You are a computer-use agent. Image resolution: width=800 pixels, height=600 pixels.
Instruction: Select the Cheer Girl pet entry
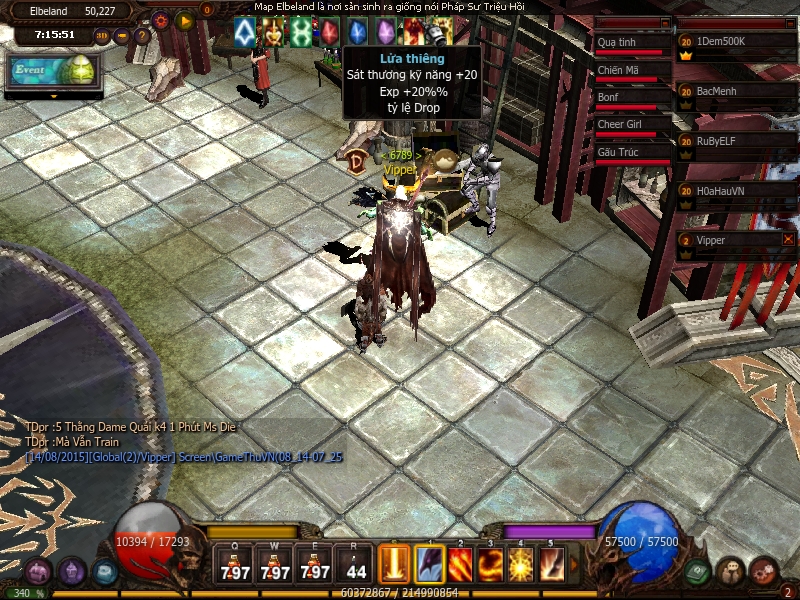click(x=632, y=126)
